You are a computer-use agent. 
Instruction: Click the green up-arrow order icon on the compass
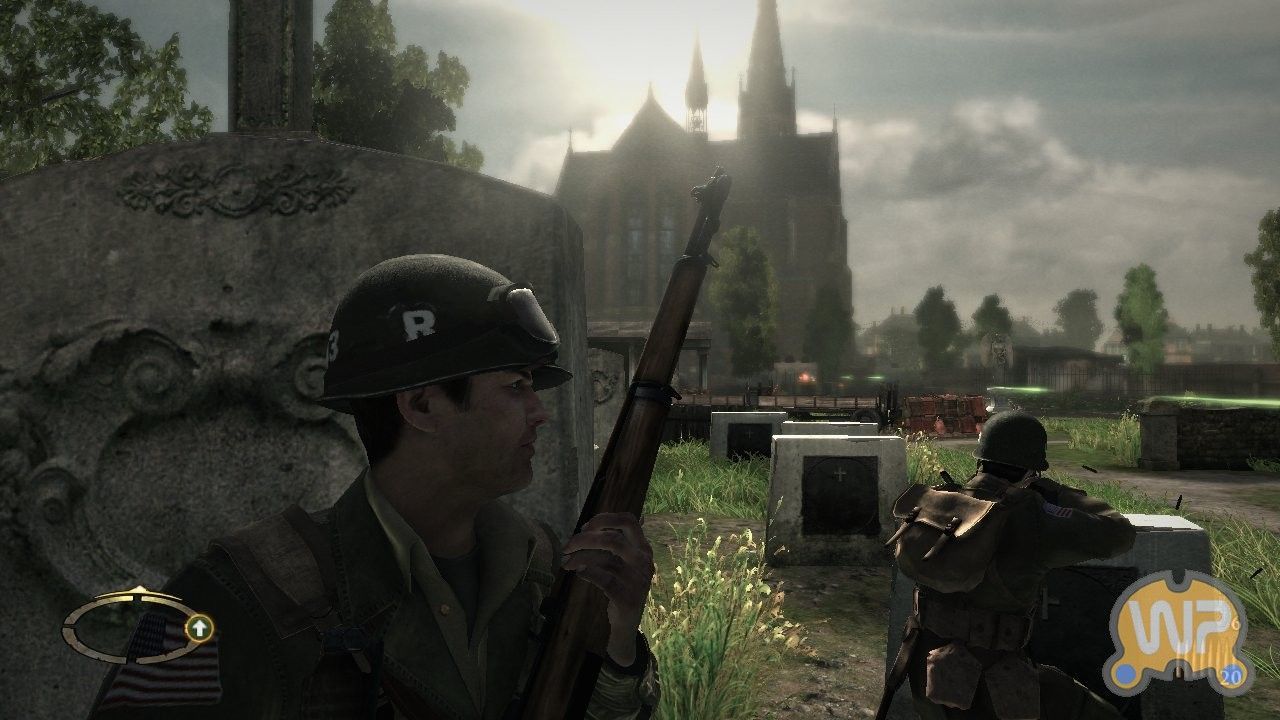click(x=200, y=628)
